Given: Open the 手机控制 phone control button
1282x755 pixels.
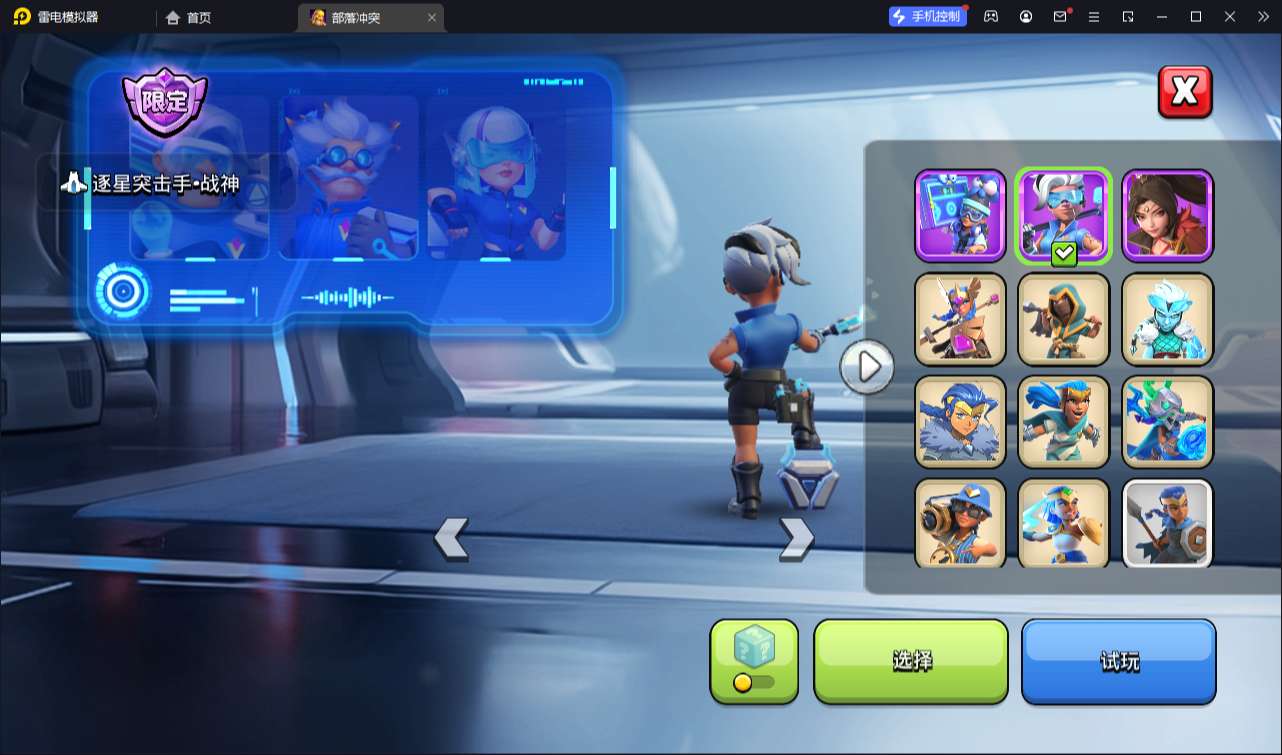Looking at the screenshot, I should tap(927, 16).
